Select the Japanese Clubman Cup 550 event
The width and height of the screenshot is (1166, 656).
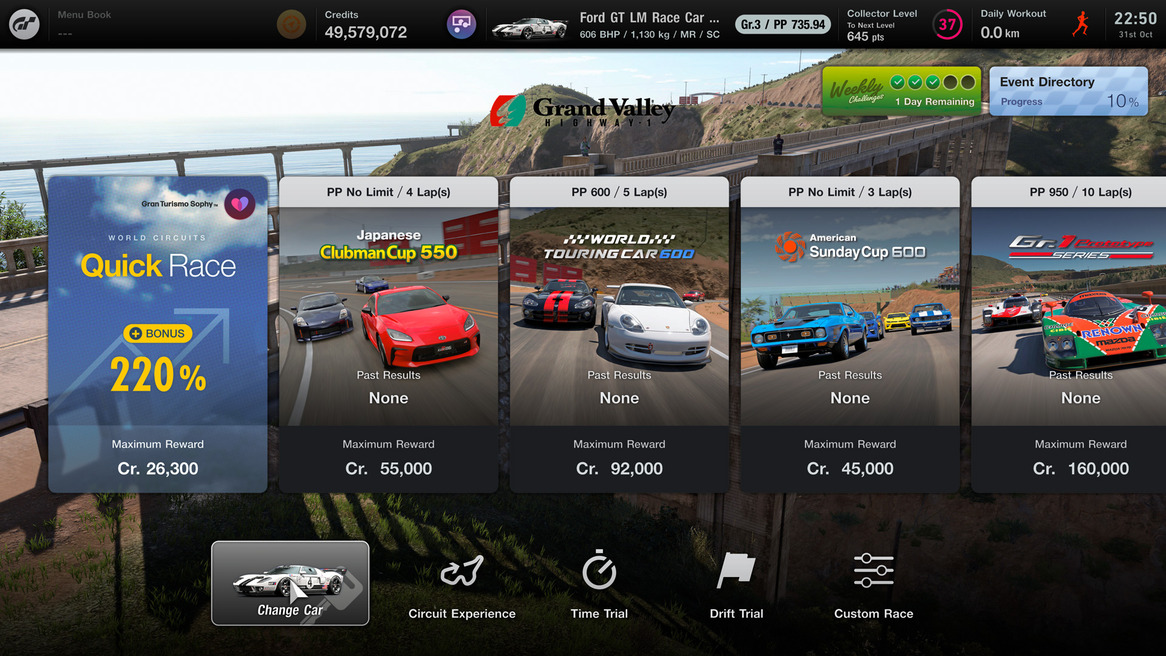388,334
